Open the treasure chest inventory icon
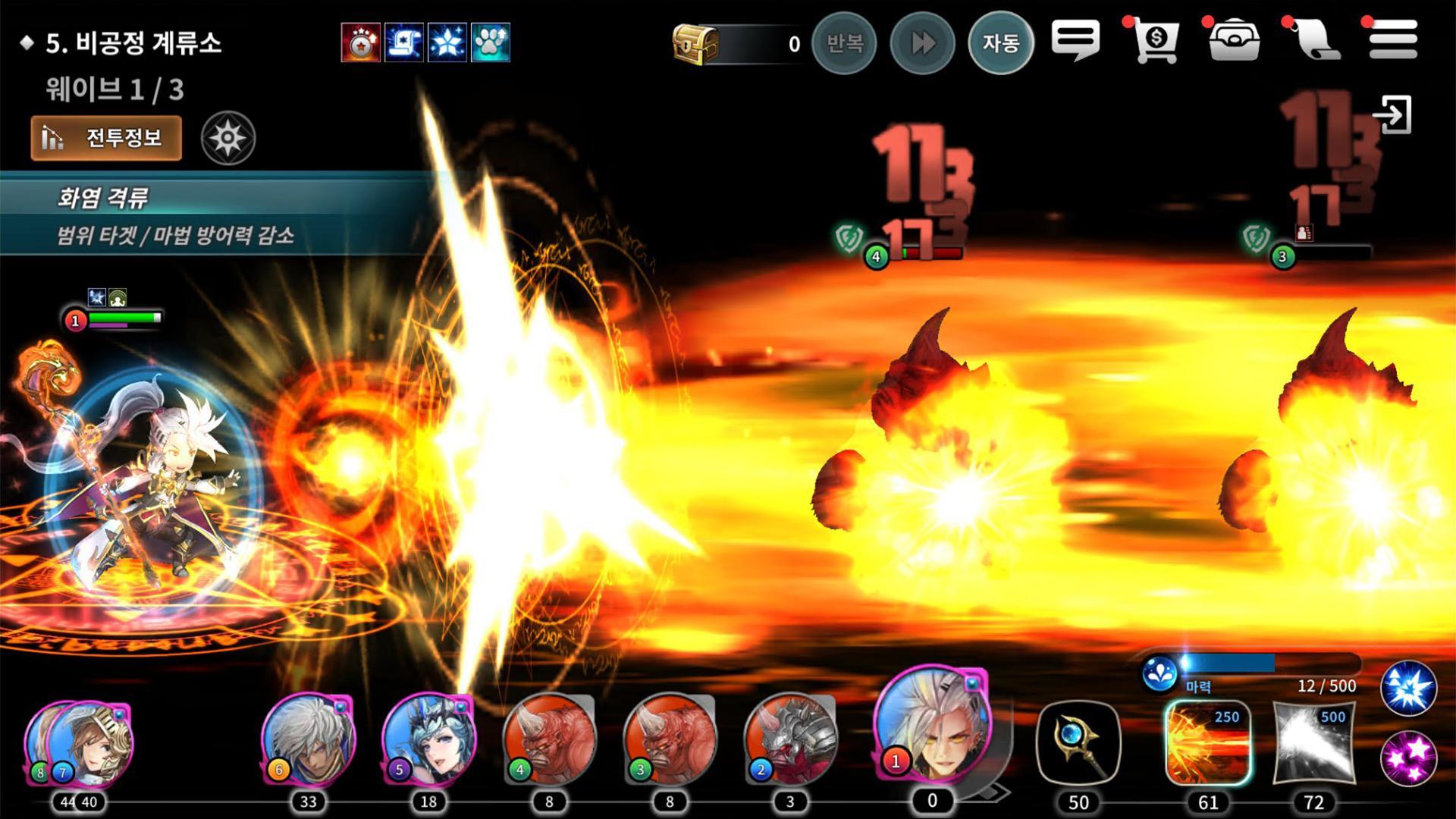The height and width of the screenshot is (819, 1456). coord(1234,41)
